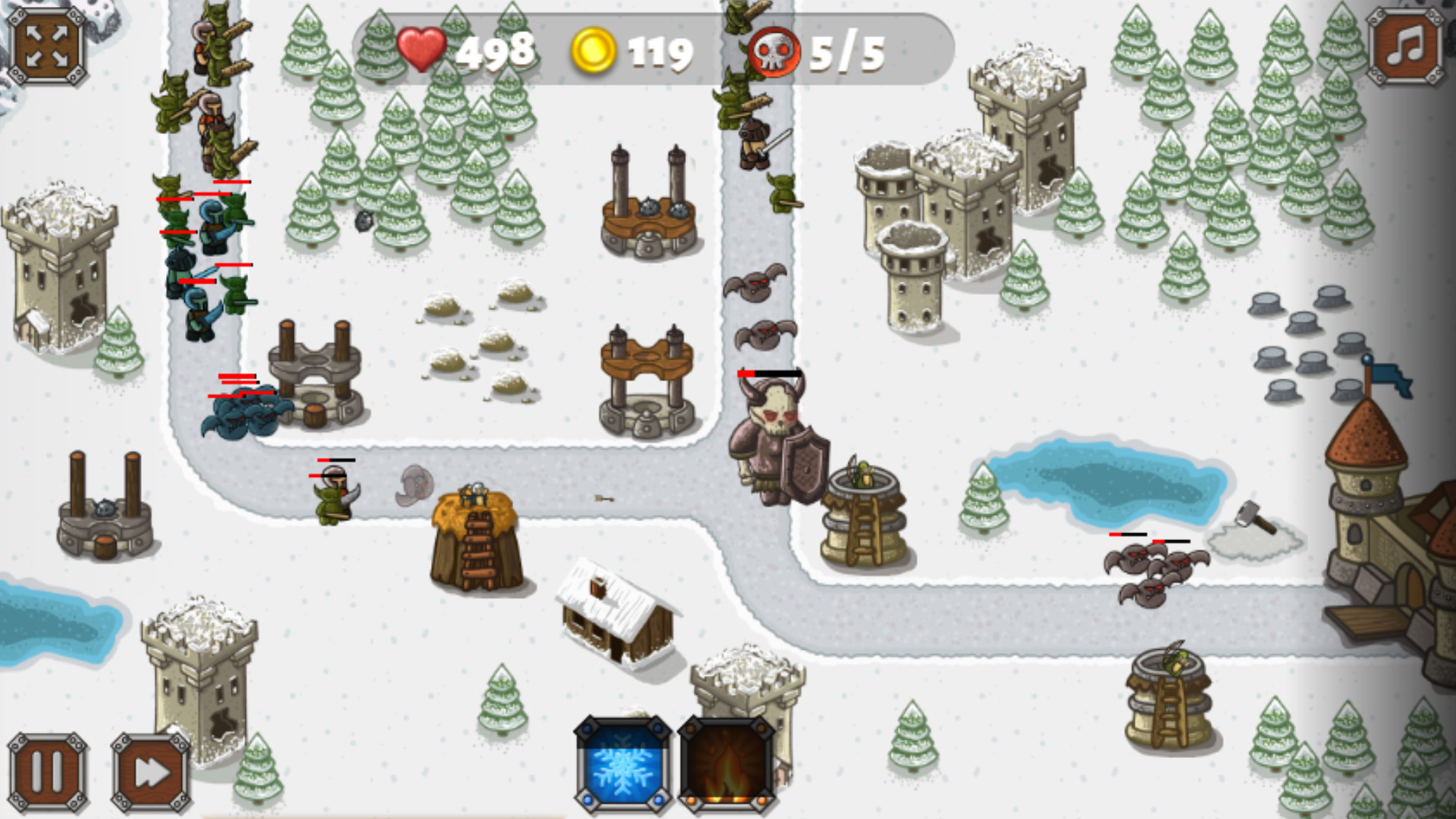This screenshot has height=819, width=1456.
Task: Click the heart health icon
Action: tap(422, 50)
